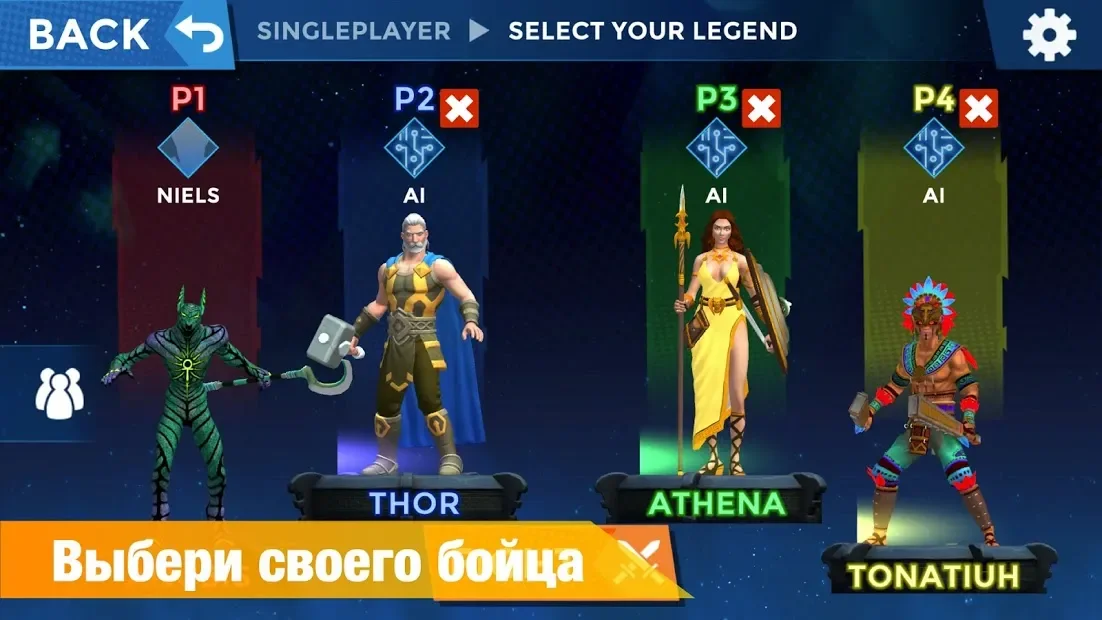Remove the P3 AI player
The height and width of the screenshot is (620, 1102).
point(761,109)
